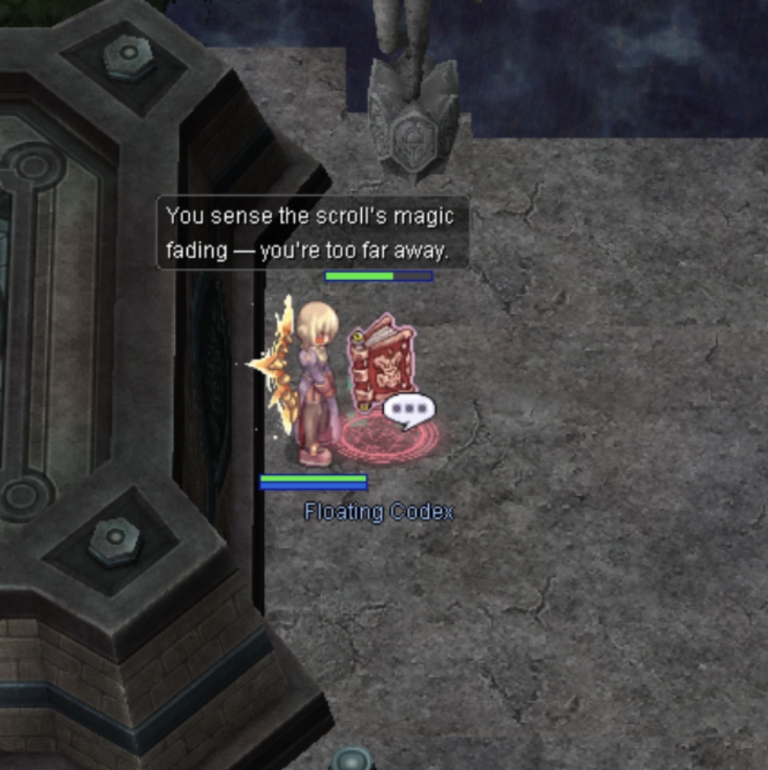Click the speech bubble icon beside Floating Codex
Image resolution: width=768 pixels, height=770 pixels.
(x=408, y=410)
